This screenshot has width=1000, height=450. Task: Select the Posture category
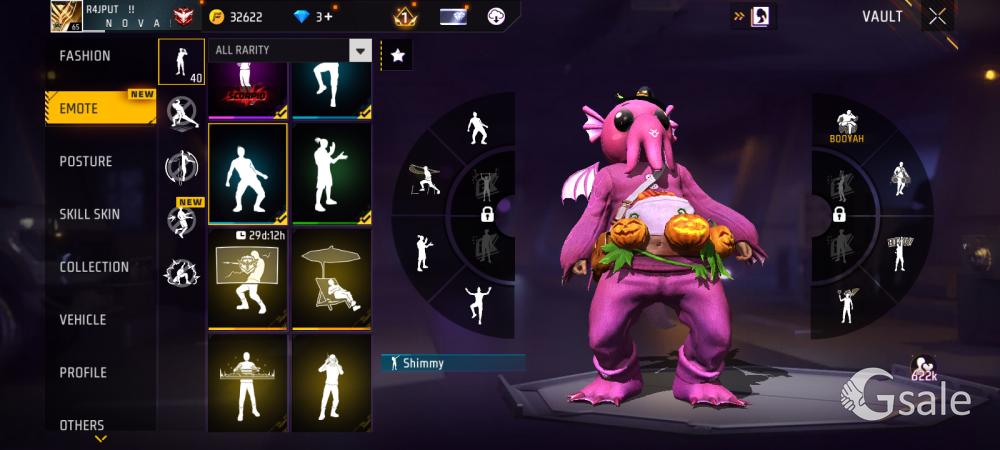coord(86,161)
